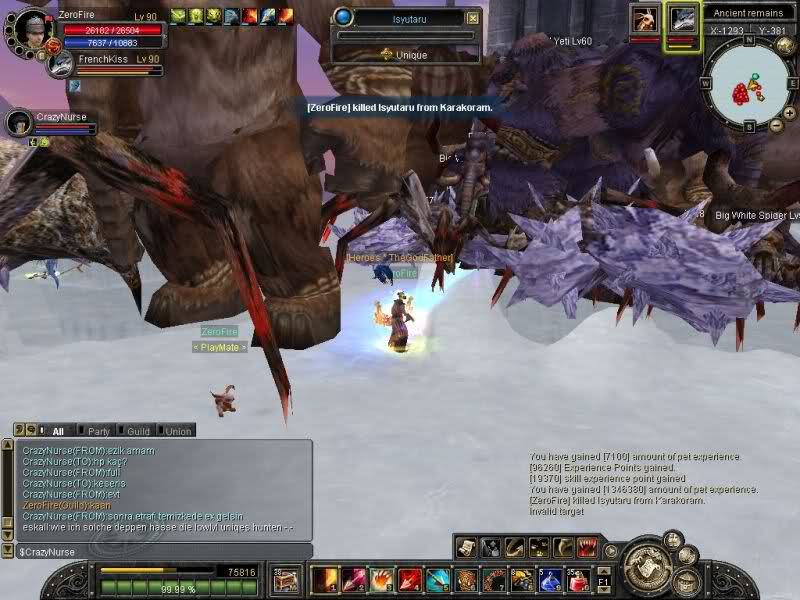Activate the fiery hand skill
The image size is (800, 600).
coord(382,579)
